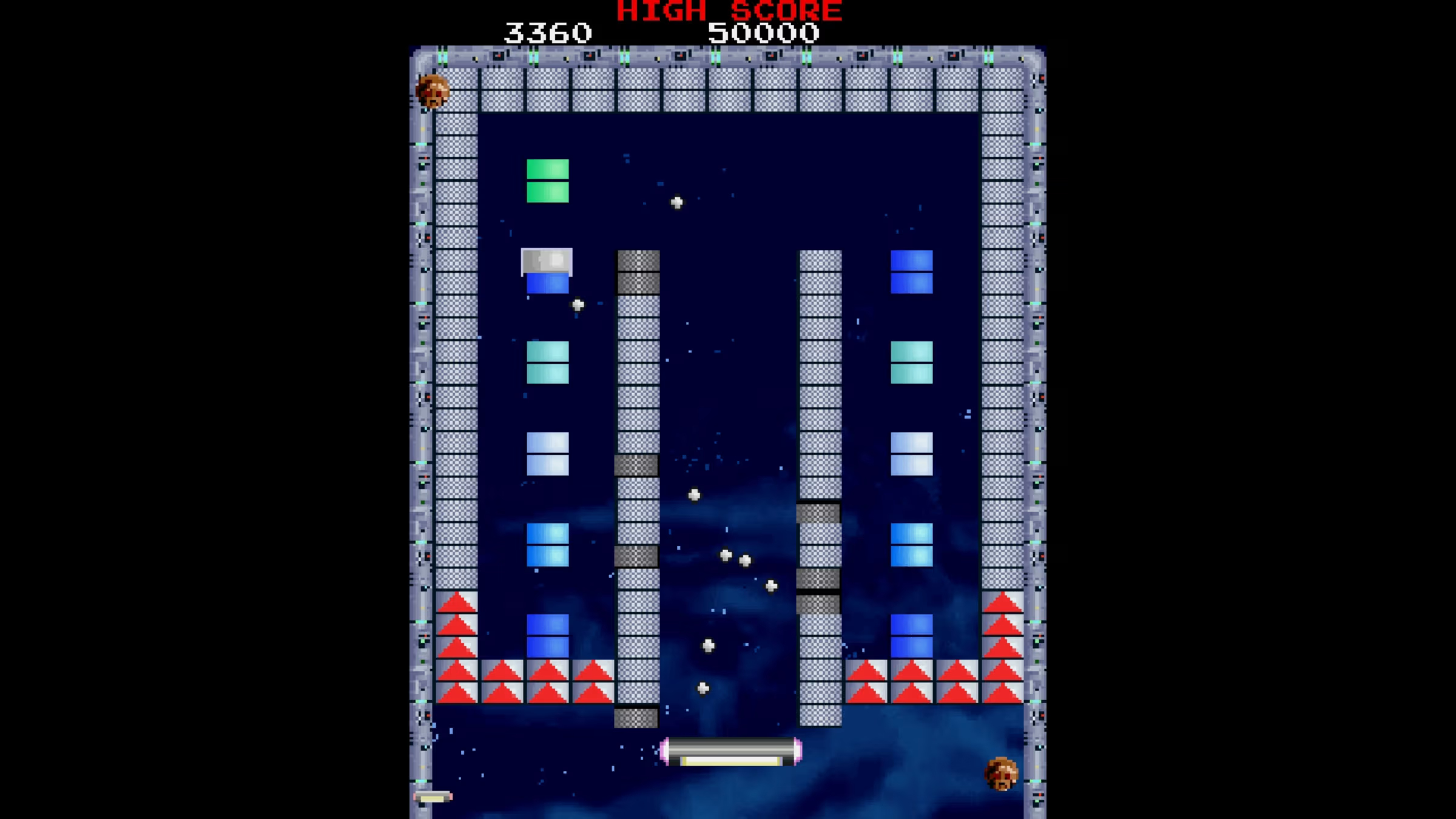This screenshot has width=1456, height=819.
Task: Click the current score reading 3360
Action: click(549, 33)
